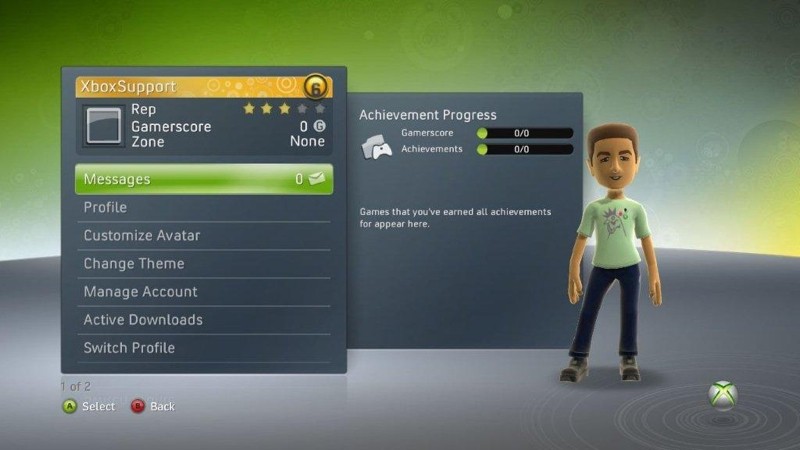Viewport: 800px width, 450px height.
Task: Go to Manage Account
Action: pos(203,291)
